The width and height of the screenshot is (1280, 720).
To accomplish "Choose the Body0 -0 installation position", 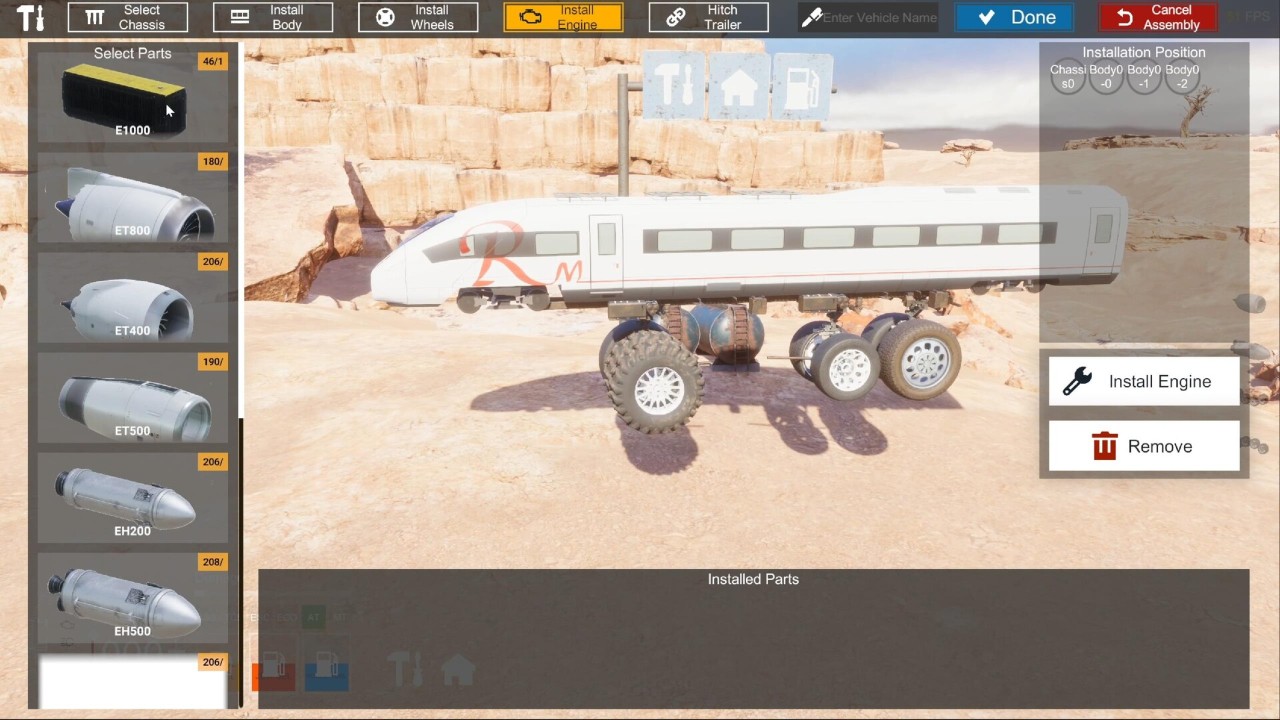I will tap(1106, 77).
